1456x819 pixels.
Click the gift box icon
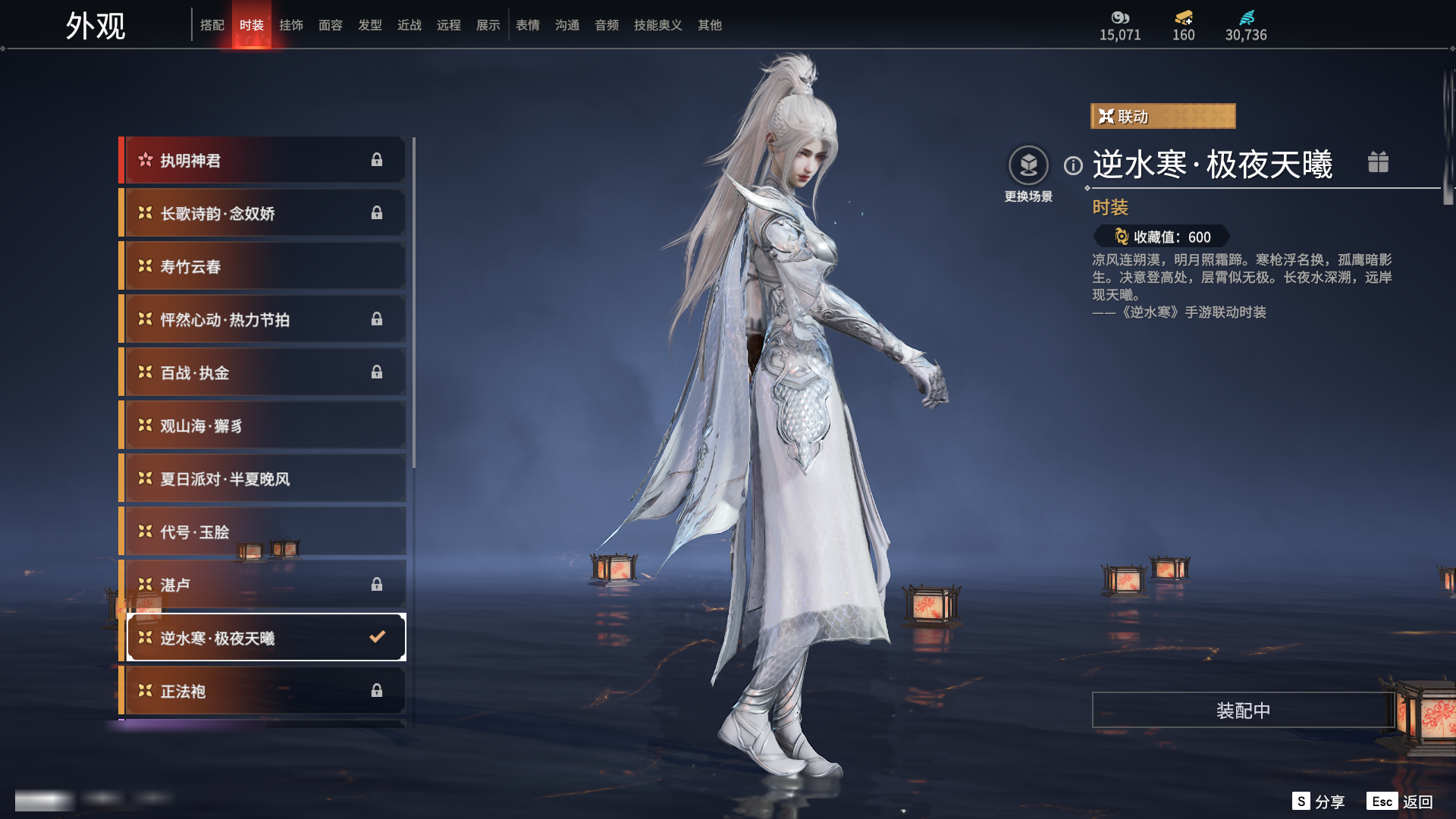point(1378,162)
